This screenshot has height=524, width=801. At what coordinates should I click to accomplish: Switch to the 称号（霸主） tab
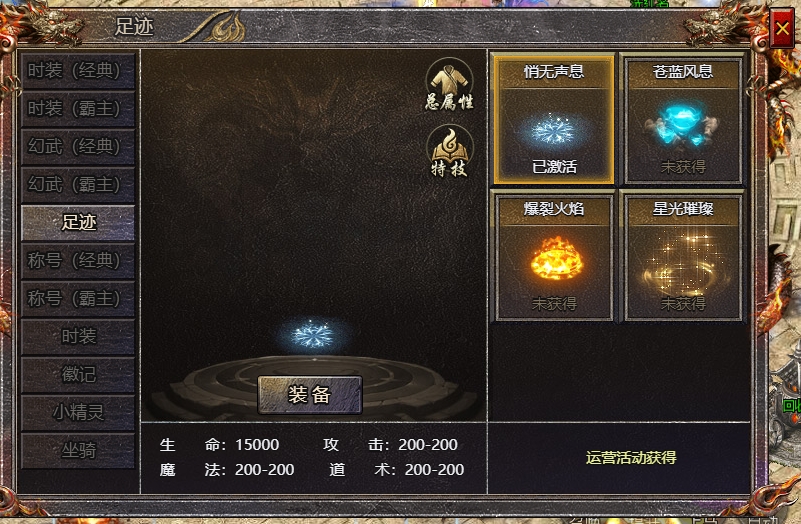(x=75, y=298)
